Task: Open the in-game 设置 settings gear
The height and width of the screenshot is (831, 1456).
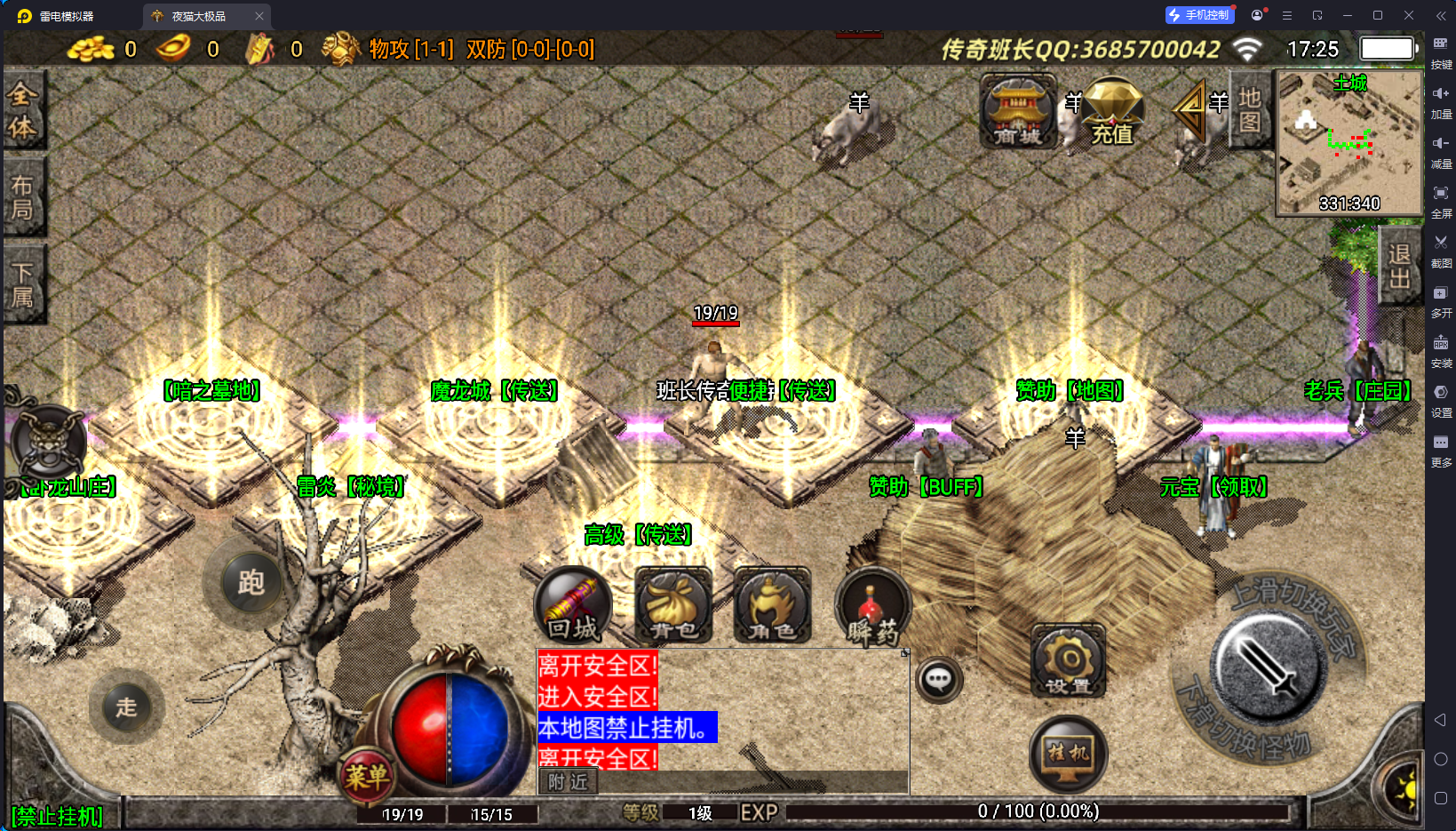Action: point(1068,659)
